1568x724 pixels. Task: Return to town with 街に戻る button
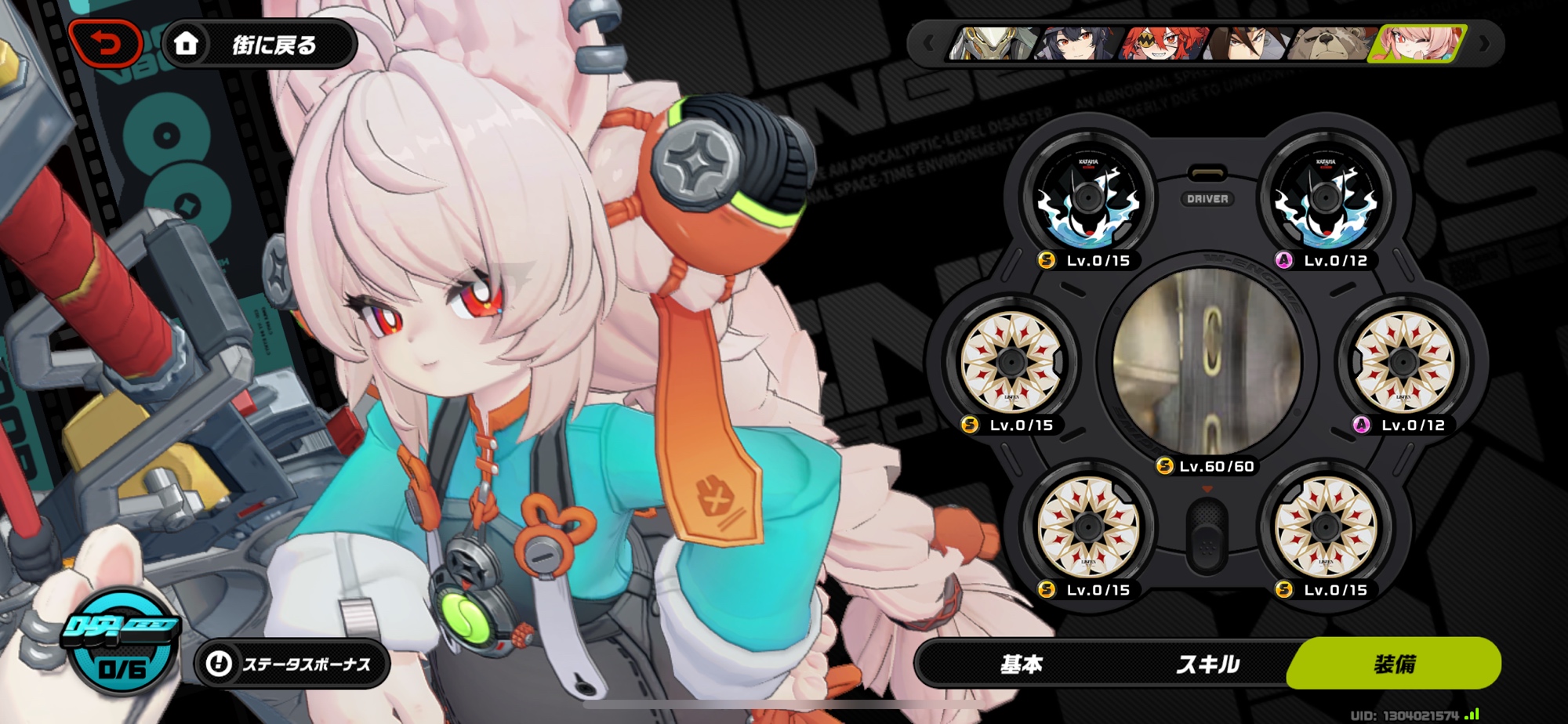coord(260,45)
